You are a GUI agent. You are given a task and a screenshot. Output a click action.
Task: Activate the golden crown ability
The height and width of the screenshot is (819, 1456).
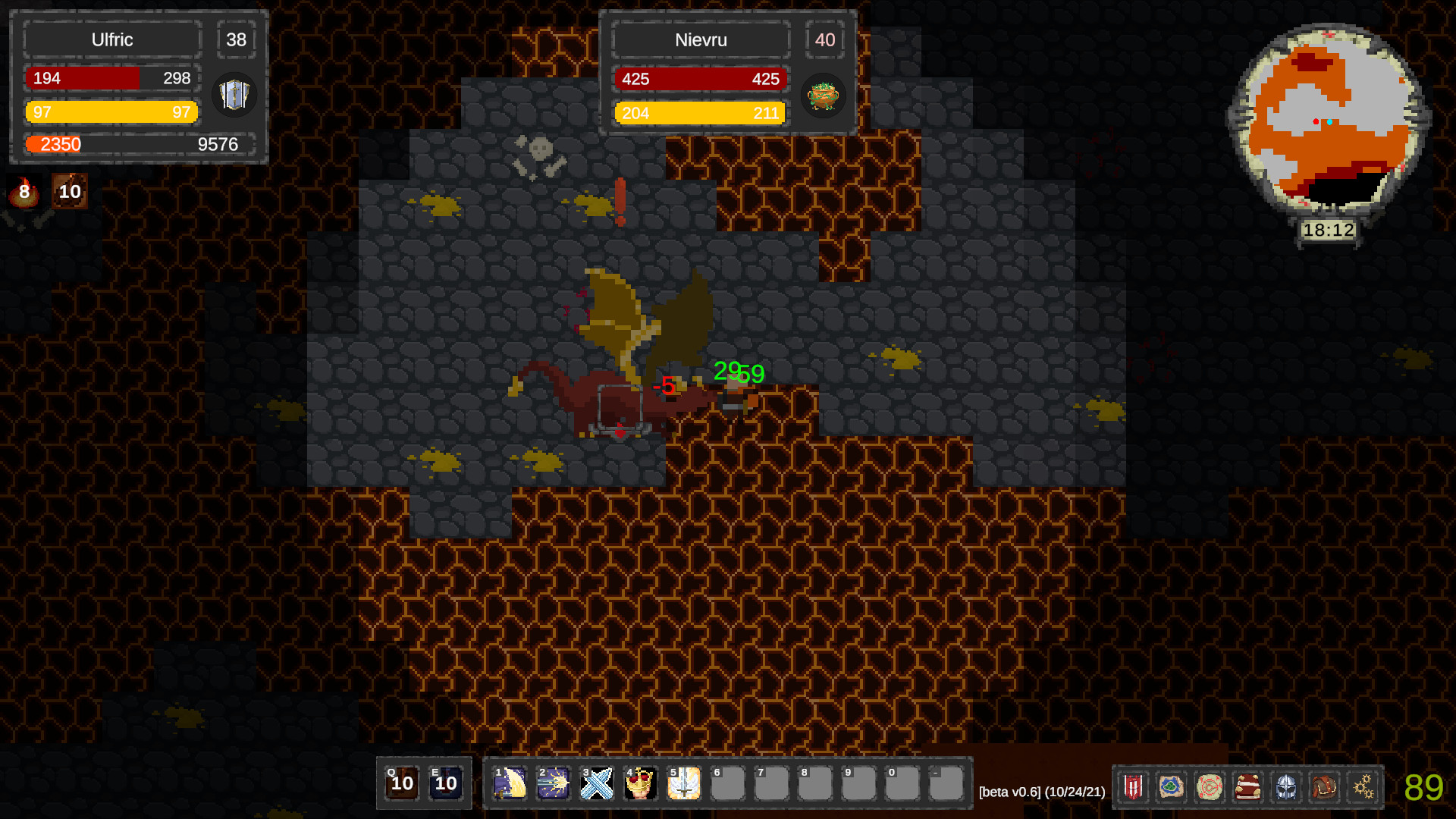[641, 783]
